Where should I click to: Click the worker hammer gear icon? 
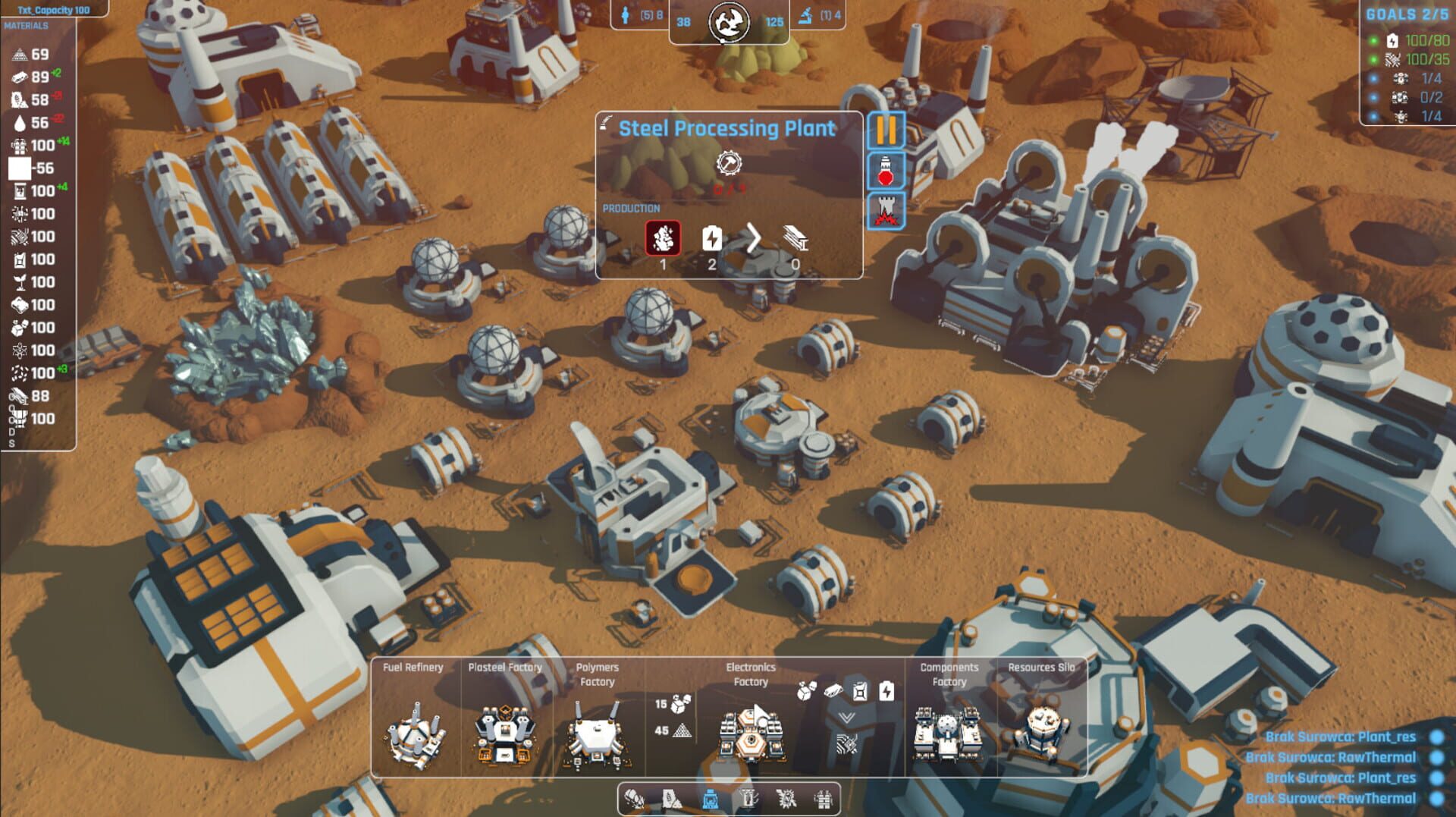(729, 163)
